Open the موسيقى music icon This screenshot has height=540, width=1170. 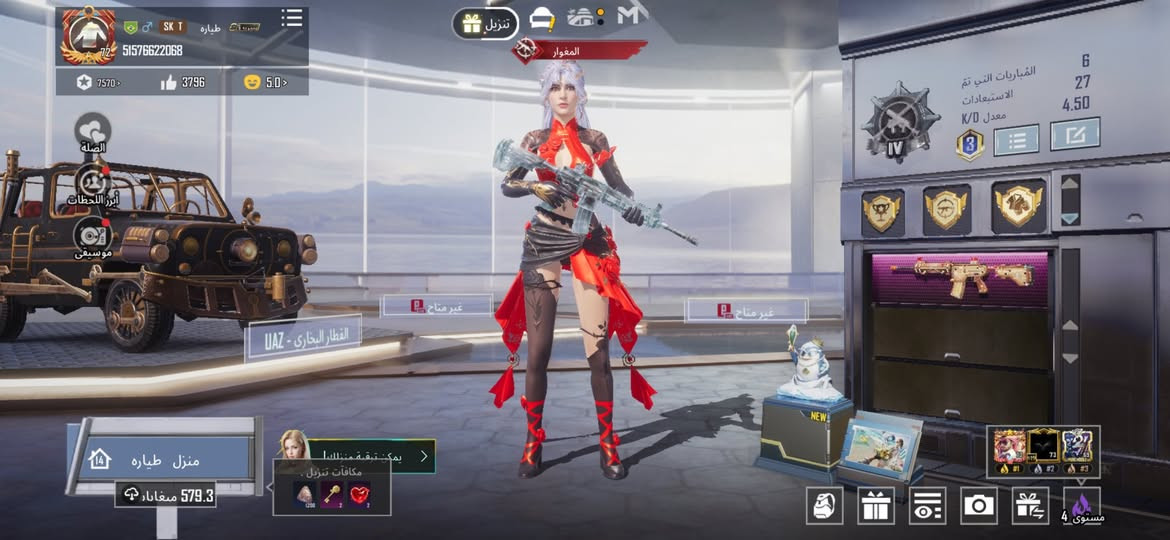point(92,238)
